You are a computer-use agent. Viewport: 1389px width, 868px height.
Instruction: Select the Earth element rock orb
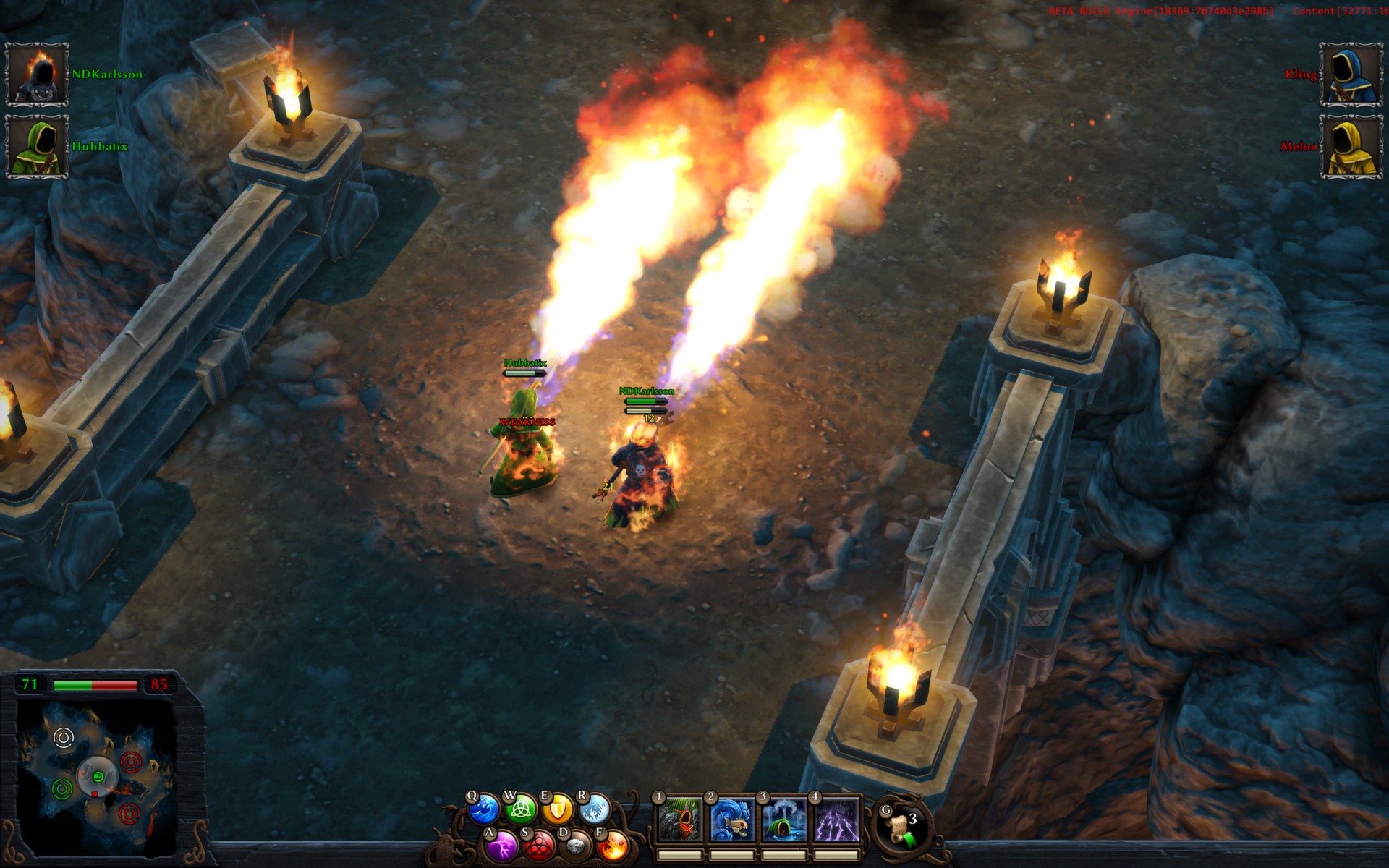click(x=575, y=846)
